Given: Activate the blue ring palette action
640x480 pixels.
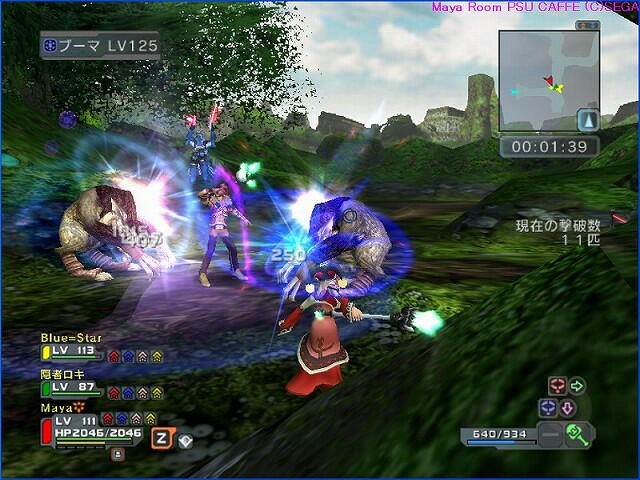Looking at the screenshot, I should 547,408.
